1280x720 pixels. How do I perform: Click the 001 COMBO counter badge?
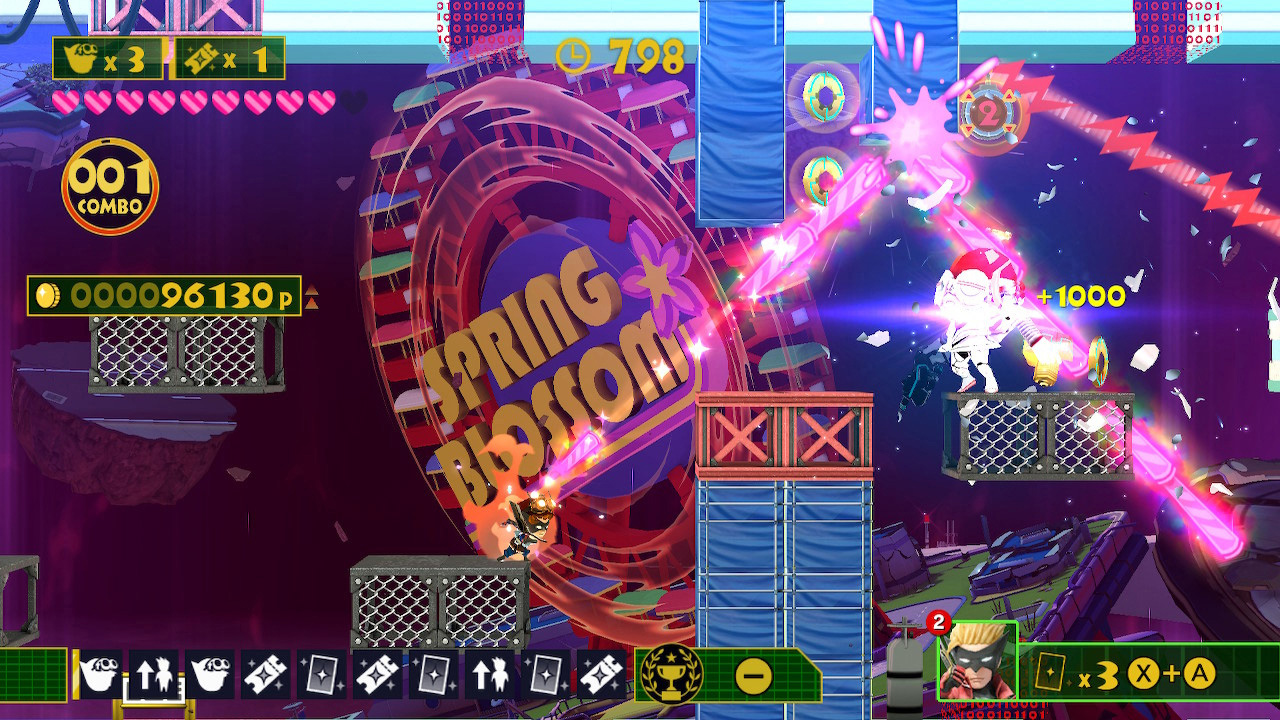109,178
